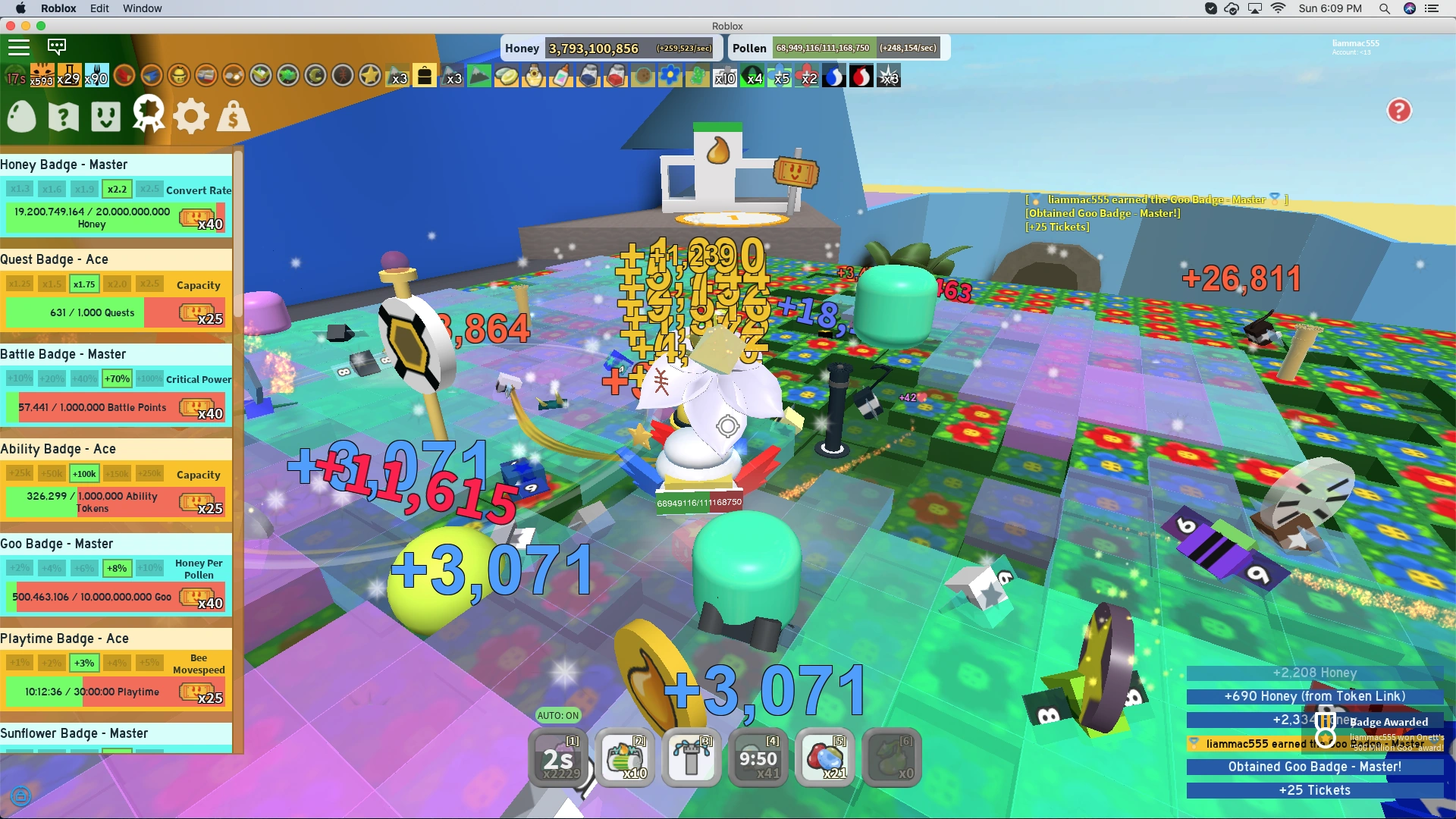This screenshot has height=819, width=1456.
Task: Open the quest map question mark icon
Action: pyautogui.click(x=63, y=115)
